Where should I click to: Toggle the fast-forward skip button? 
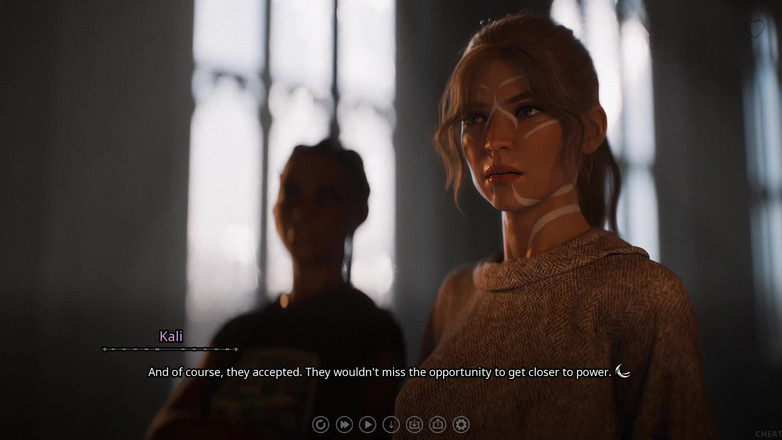click(x=344, y=425)
